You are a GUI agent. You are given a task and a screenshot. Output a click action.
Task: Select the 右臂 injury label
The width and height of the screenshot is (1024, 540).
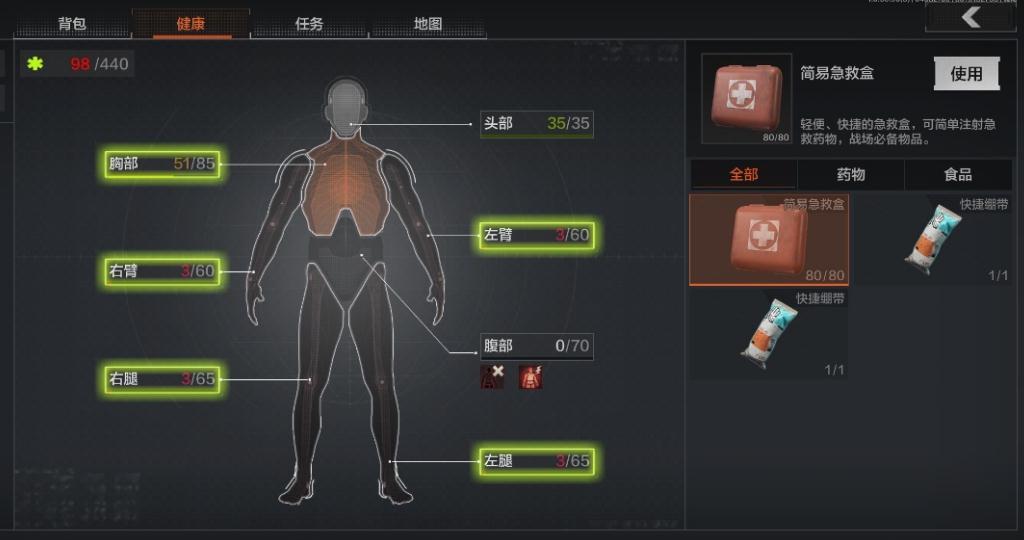coord(162,271)
